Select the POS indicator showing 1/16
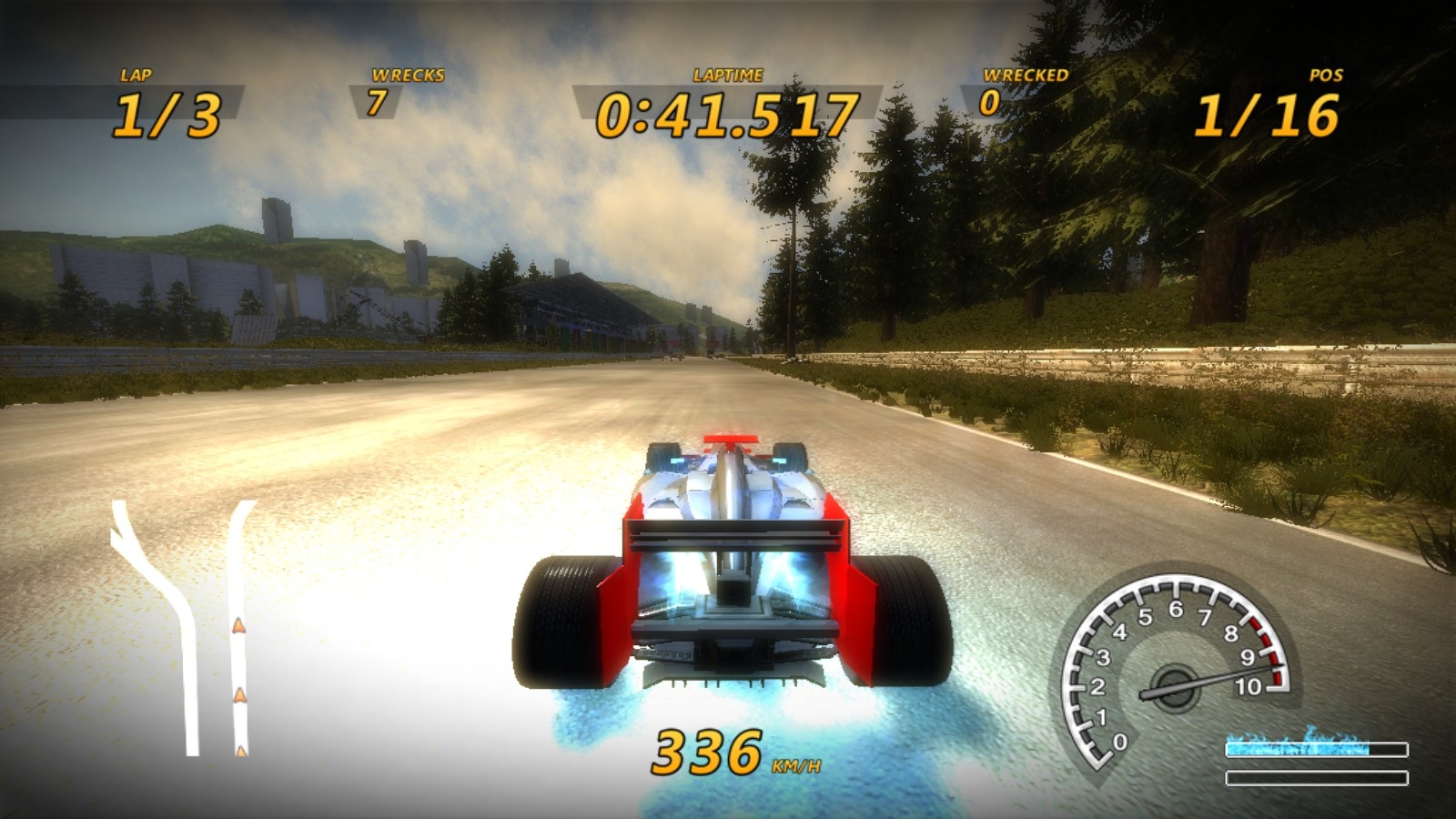Screen dimensions: 1456x819 coord(1269,114)
